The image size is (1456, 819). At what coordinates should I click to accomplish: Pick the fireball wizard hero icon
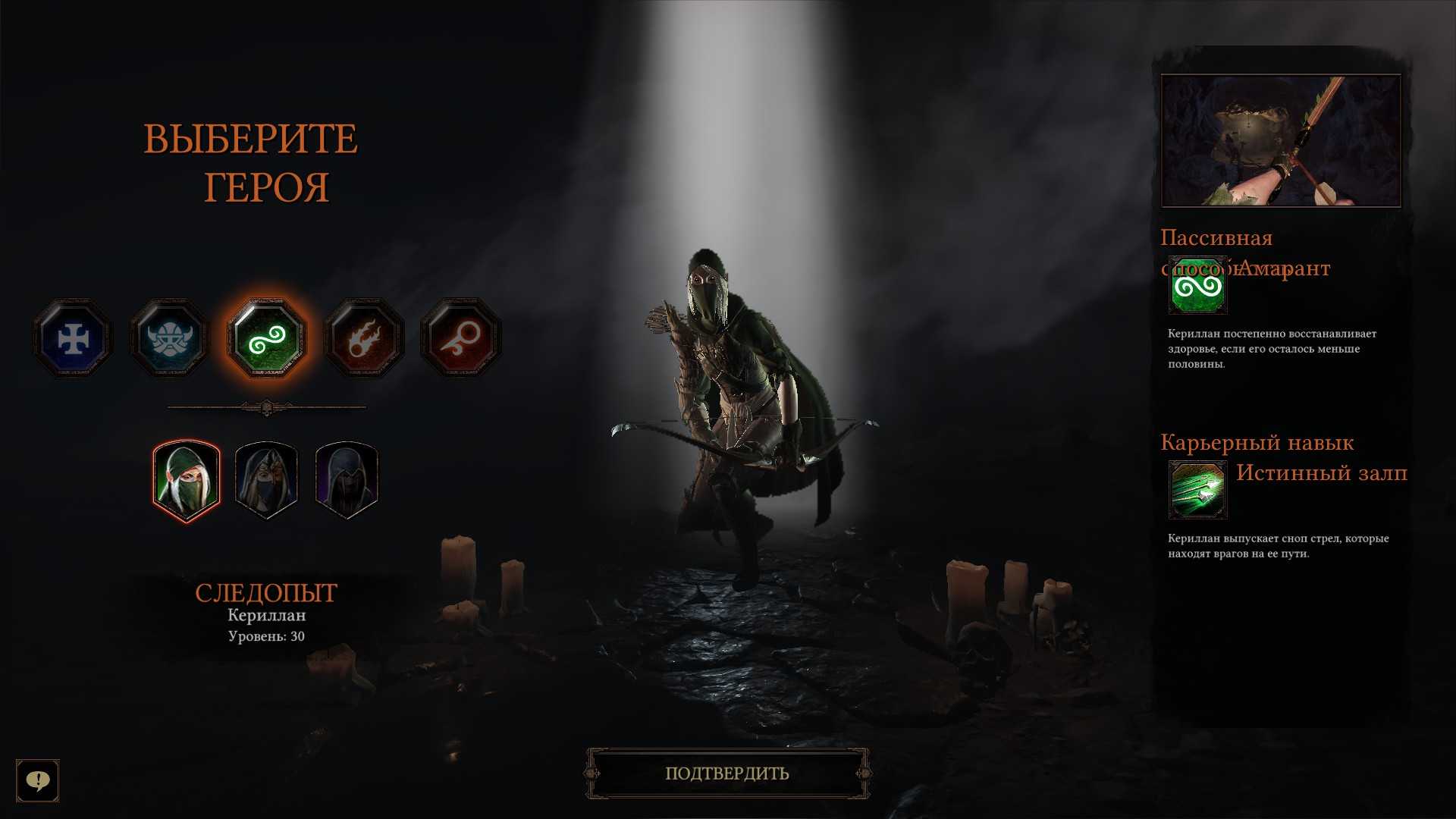[x=363, y=338]
